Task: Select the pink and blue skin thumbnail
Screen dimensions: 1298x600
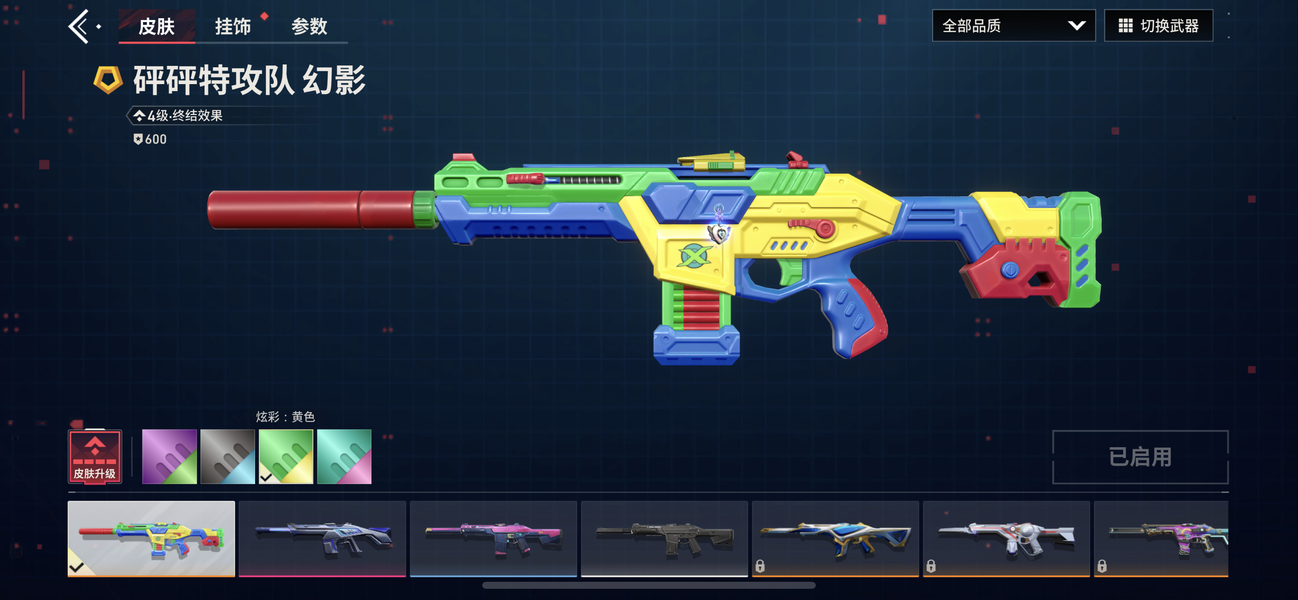Action: click(493, 538)
